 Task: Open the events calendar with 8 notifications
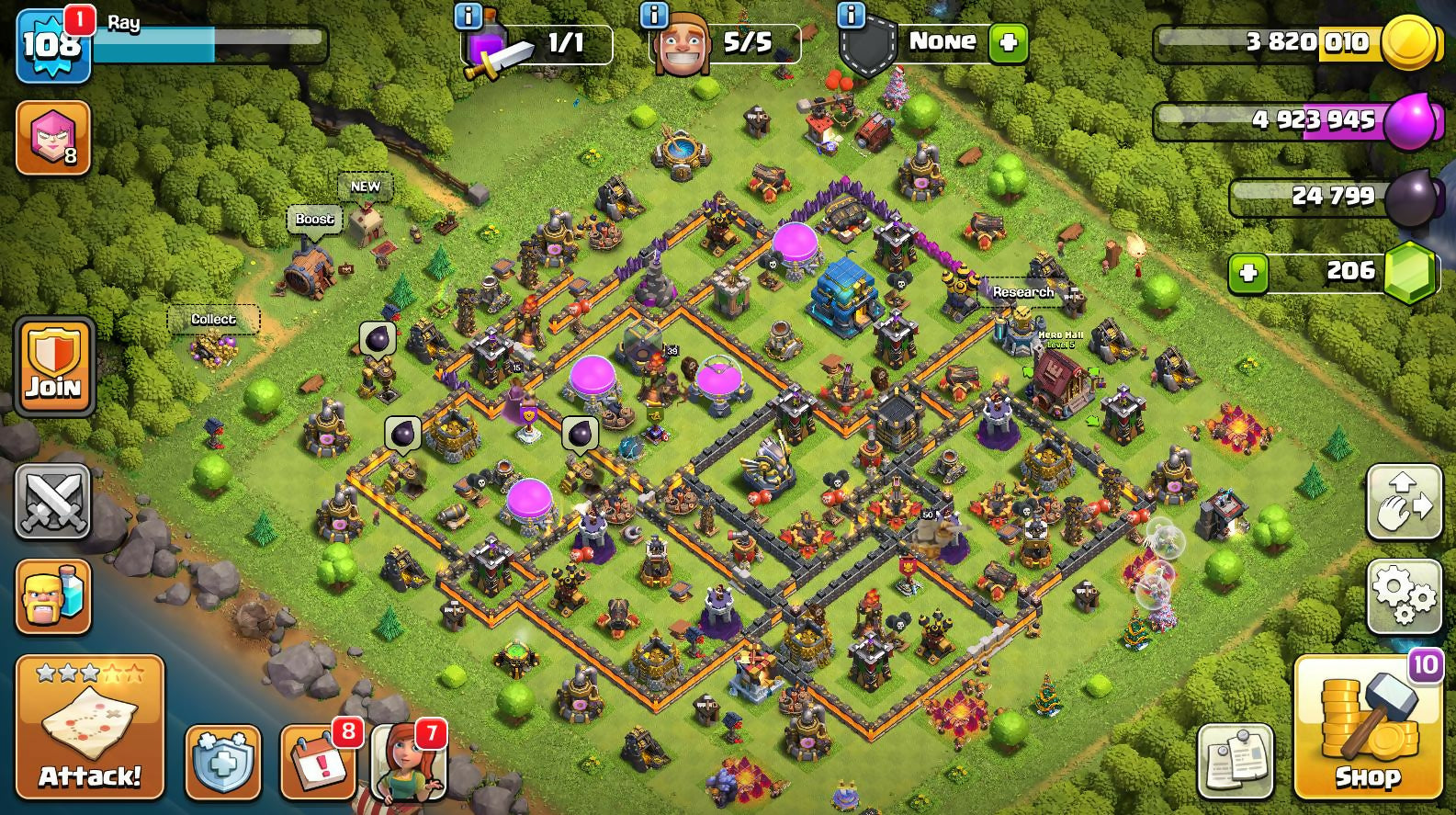(x=318, y=762)
